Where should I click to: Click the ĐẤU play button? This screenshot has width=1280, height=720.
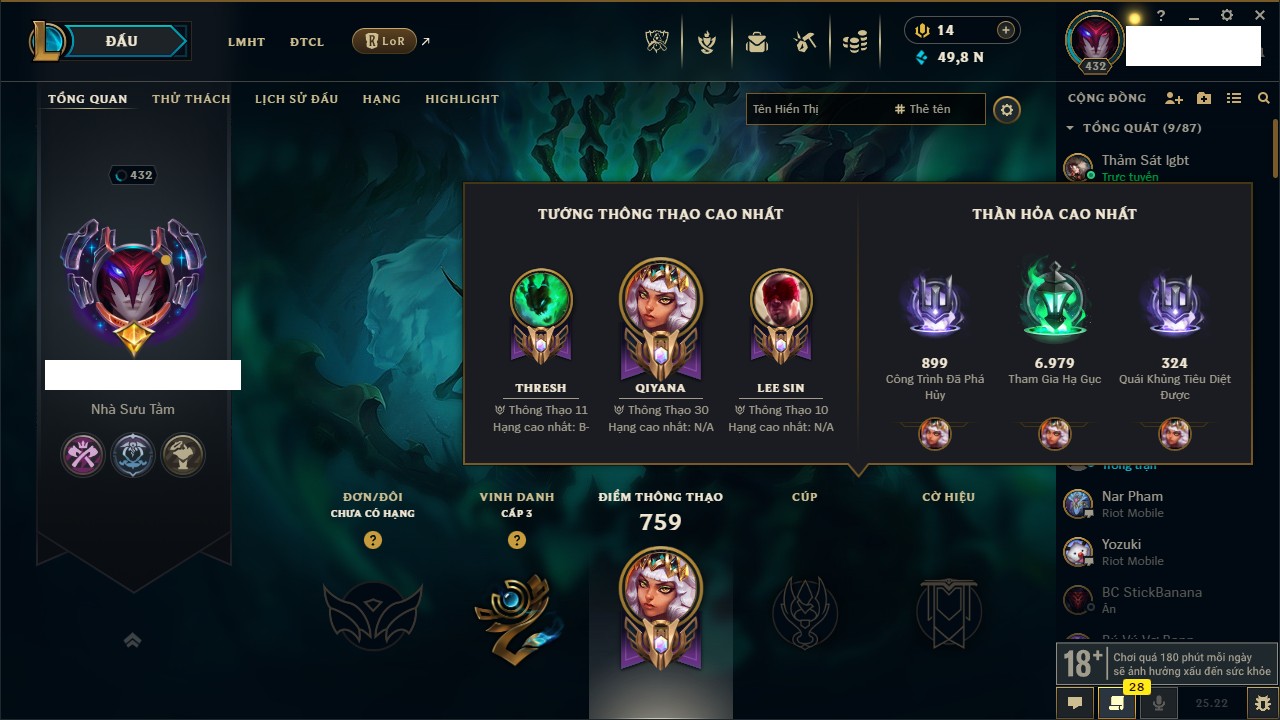(x=120, y=41)
